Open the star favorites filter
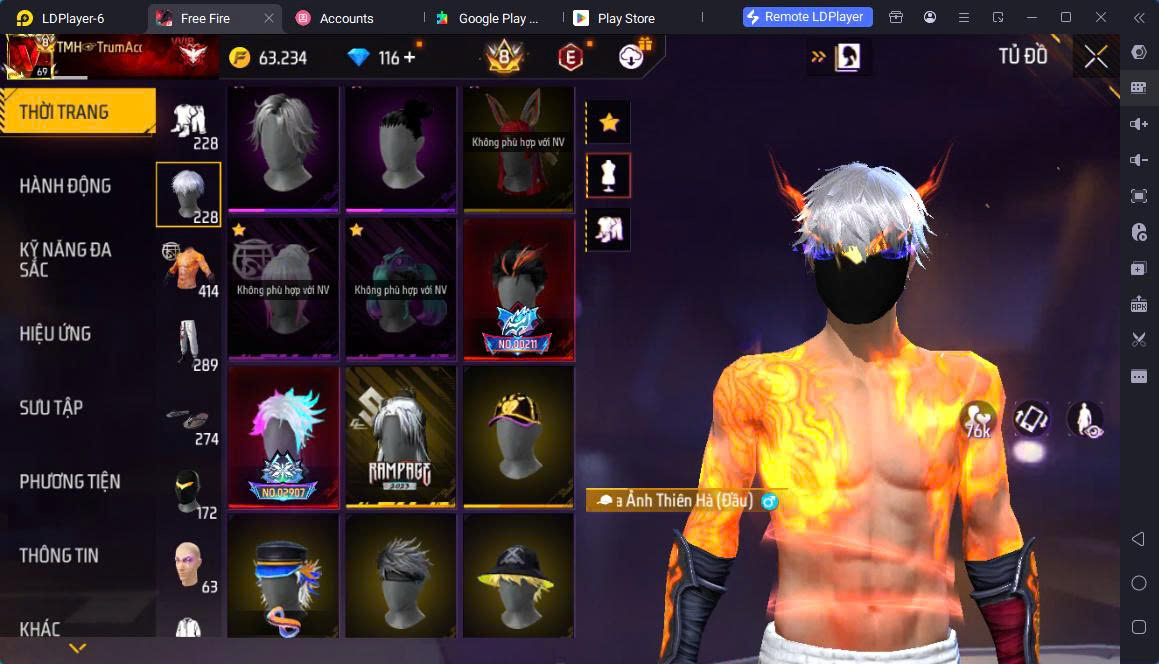Image resolution: width=1159 pixels, height=664 pixels. pos(608,122)
